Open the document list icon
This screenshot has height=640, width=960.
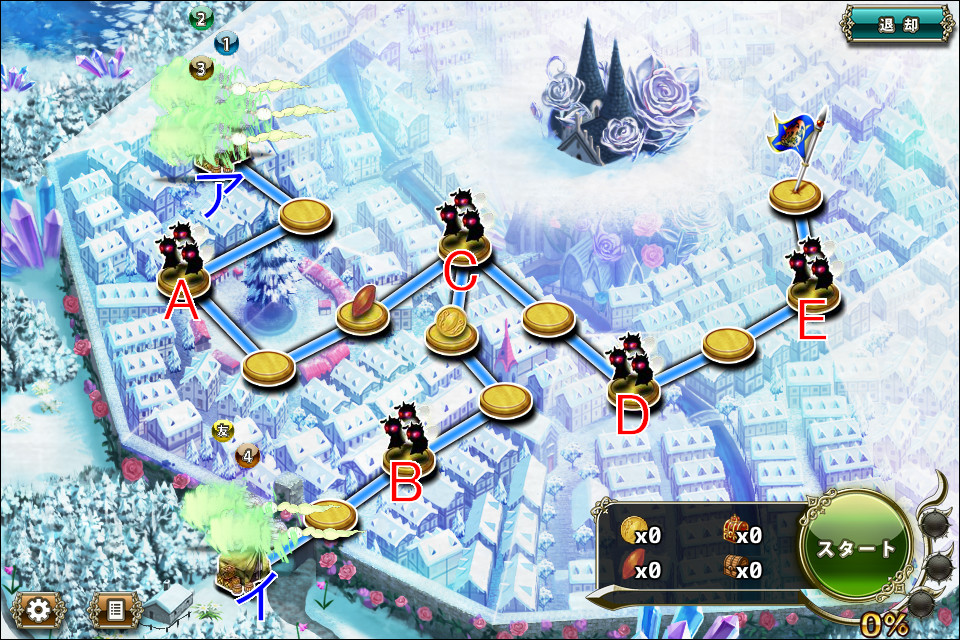(x=113, y=607)
